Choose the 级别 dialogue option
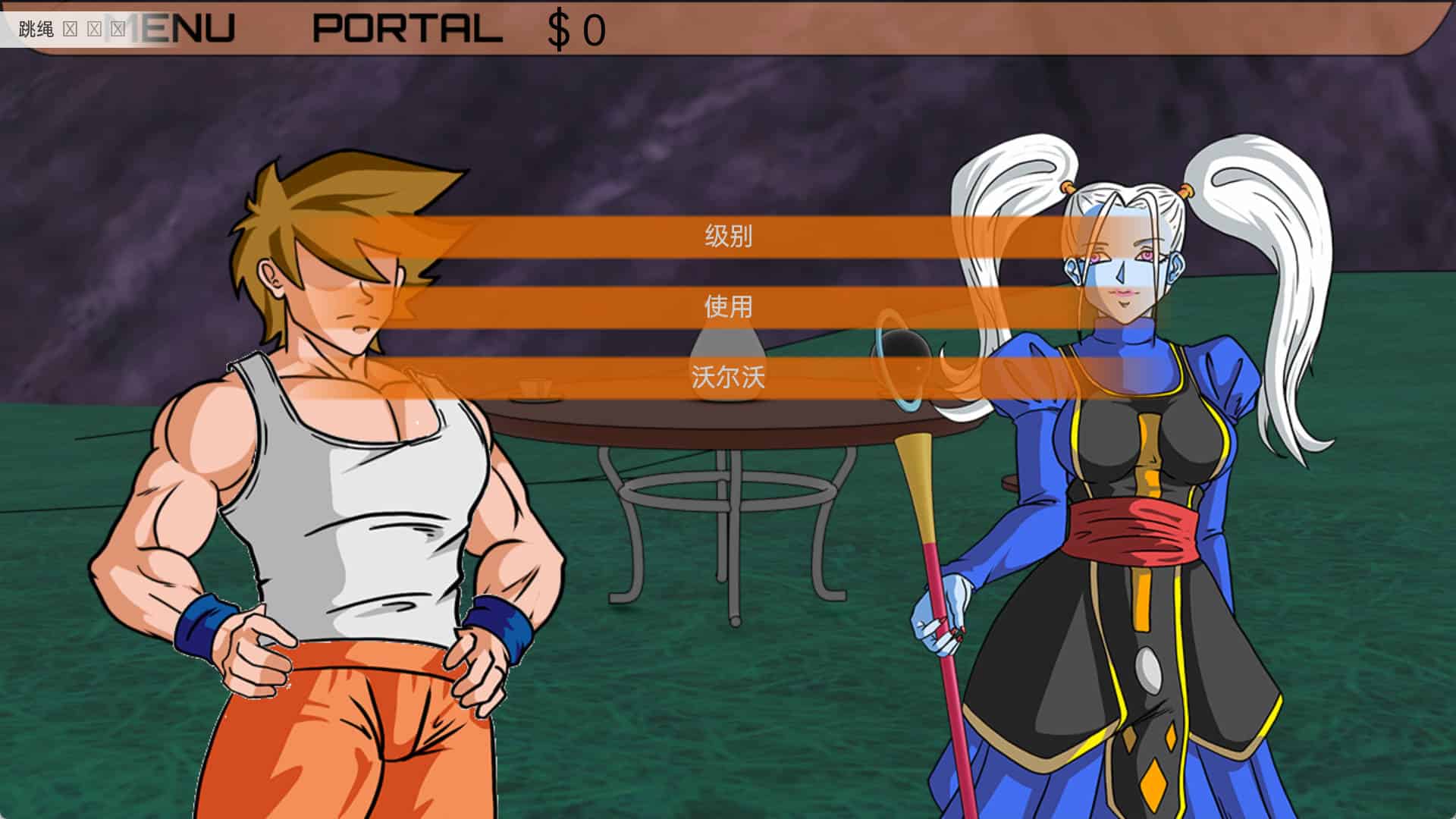The width and height of the screenshot is (1456, 819). [x=728, y=236]
